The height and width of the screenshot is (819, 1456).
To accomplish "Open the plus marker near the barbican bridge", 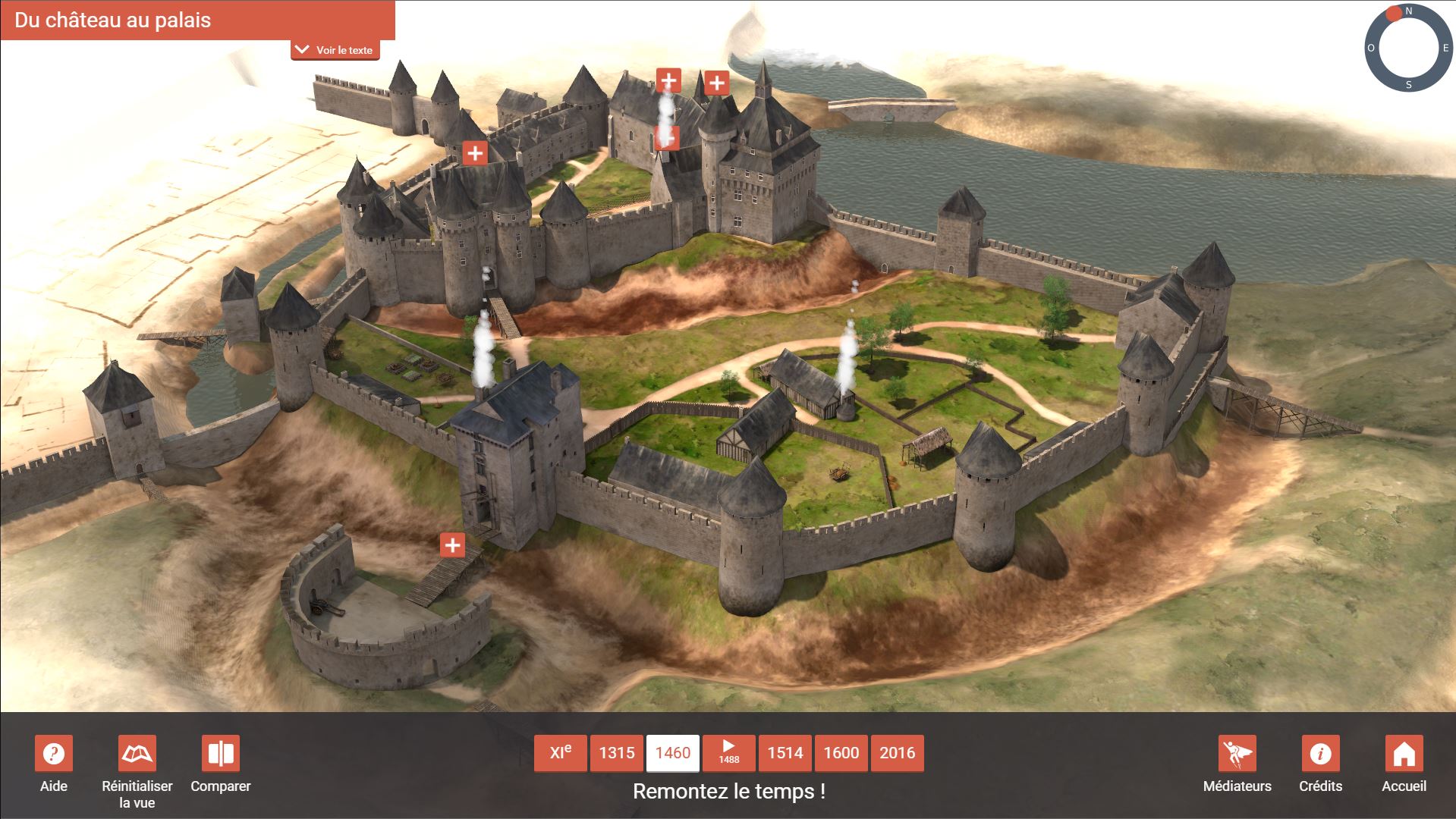I will [452, 544].
